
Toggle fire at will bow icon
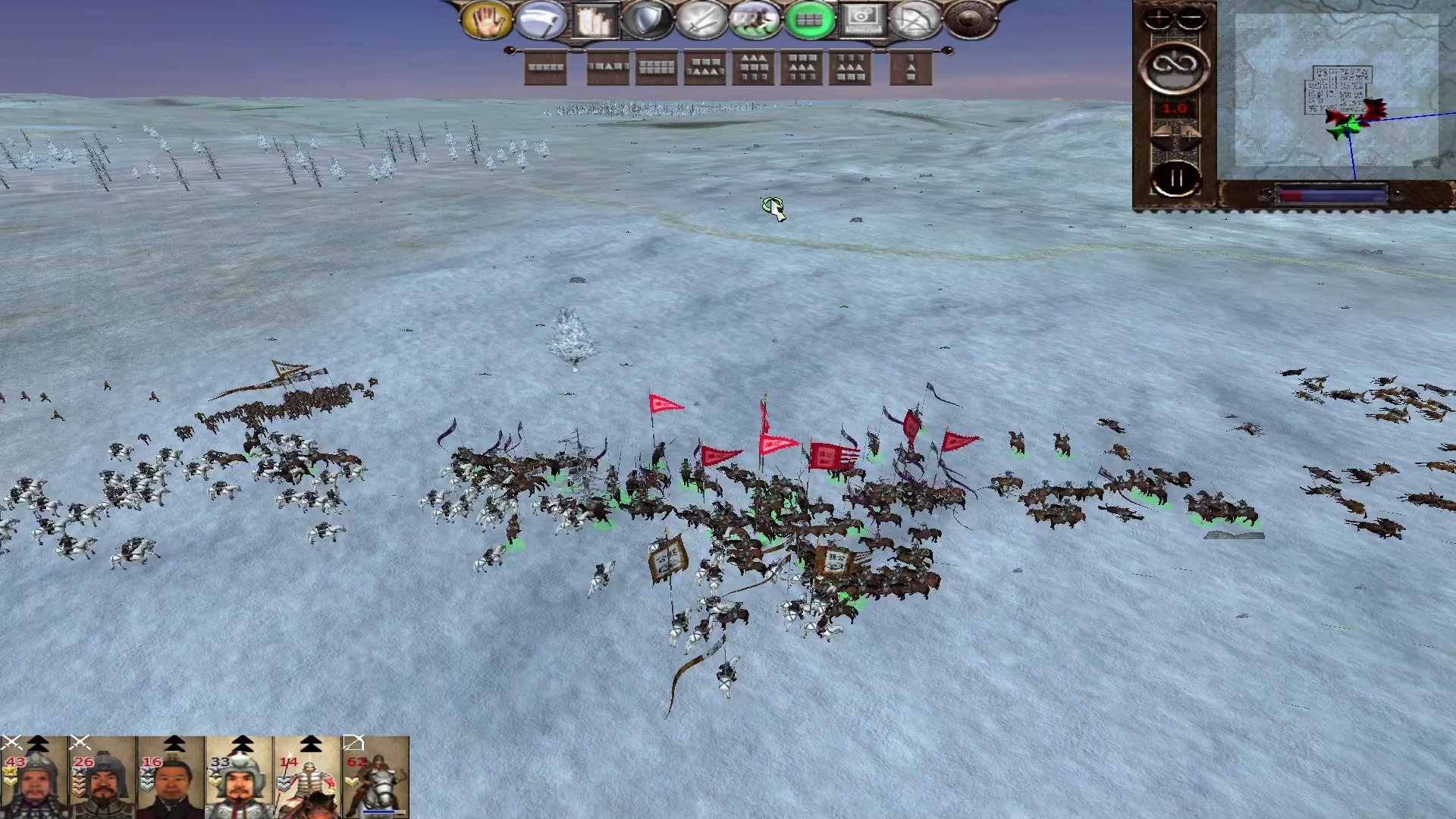point(916,20)
